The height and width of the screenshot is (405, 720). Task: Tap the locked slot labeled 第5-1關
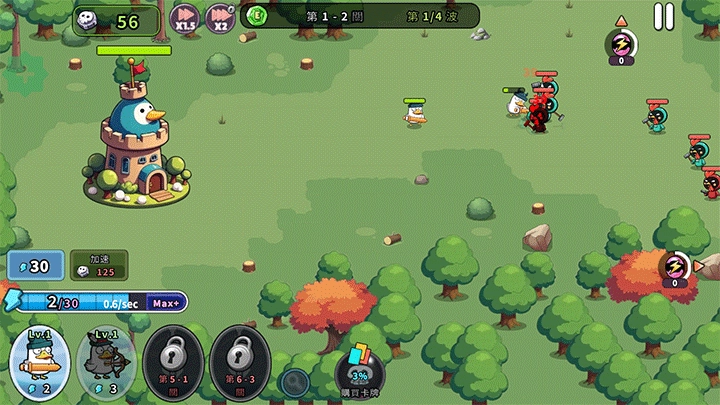pos(172,360)
